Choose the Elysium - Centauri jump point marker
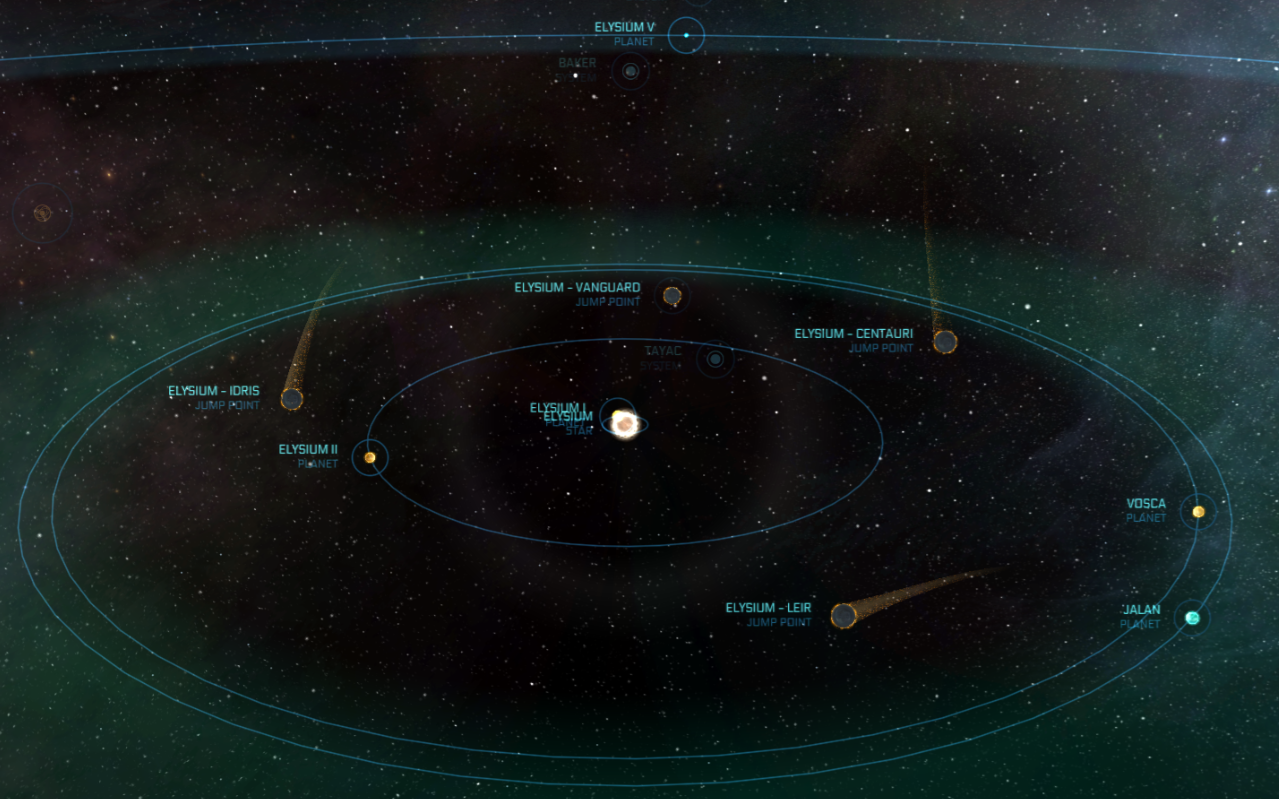This screenshot has height=799, width=1279. pos(945,342)
